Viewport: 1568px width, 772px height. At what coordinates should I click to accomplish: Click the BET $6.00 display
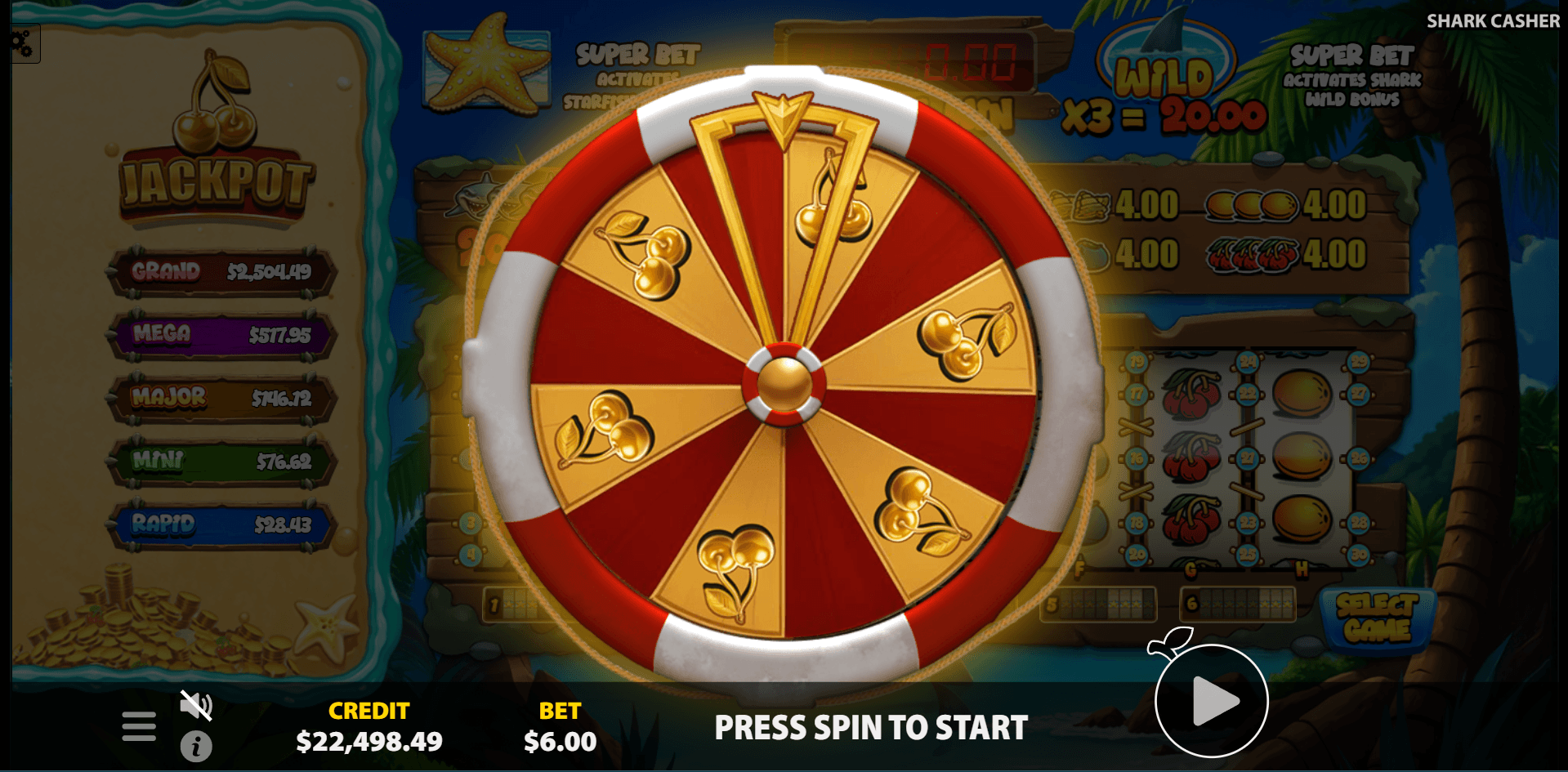[560, 727]
